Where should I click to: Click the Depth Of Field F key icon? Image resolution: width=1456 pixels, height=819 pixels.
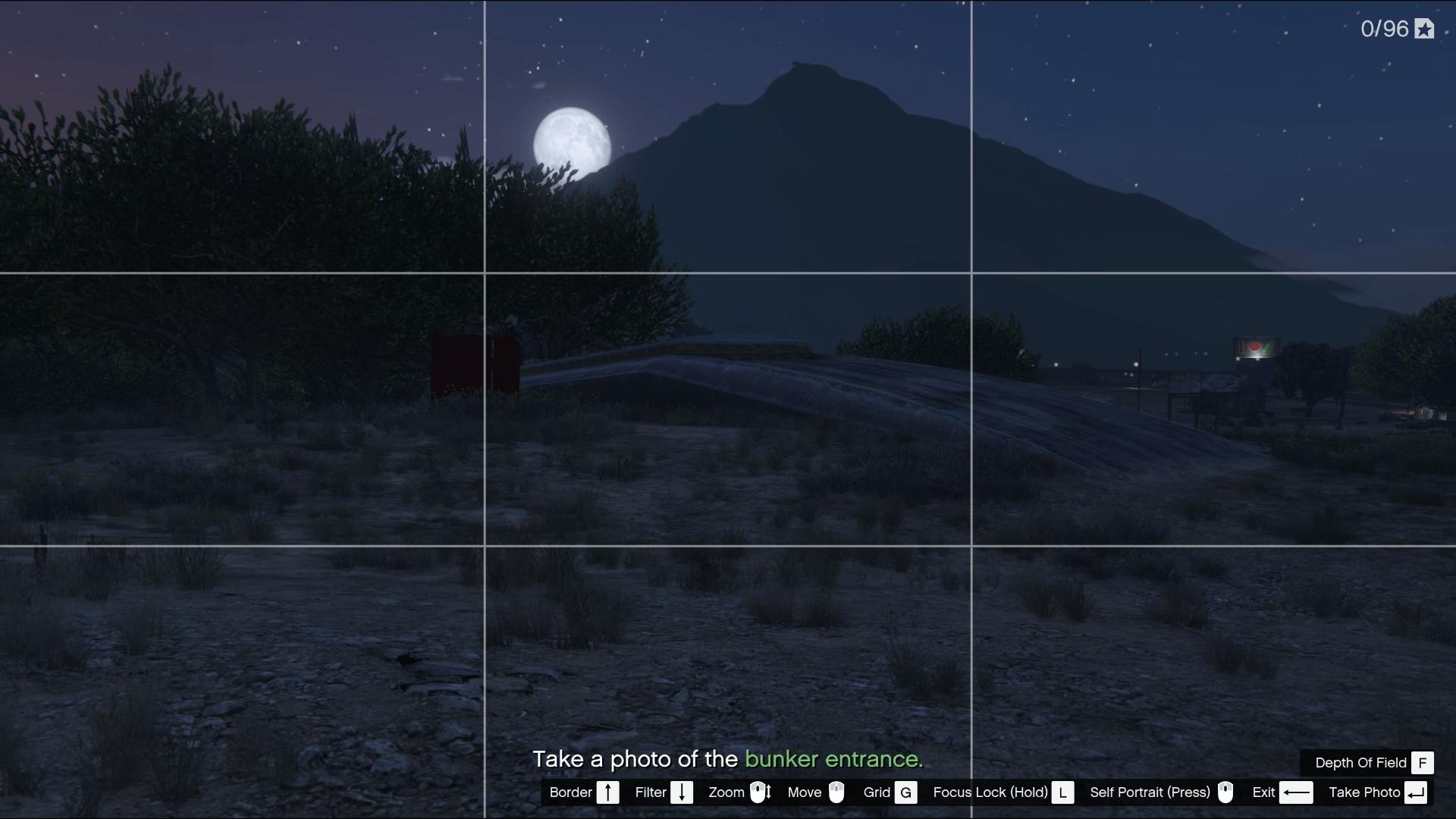[x=1424, y=763]
